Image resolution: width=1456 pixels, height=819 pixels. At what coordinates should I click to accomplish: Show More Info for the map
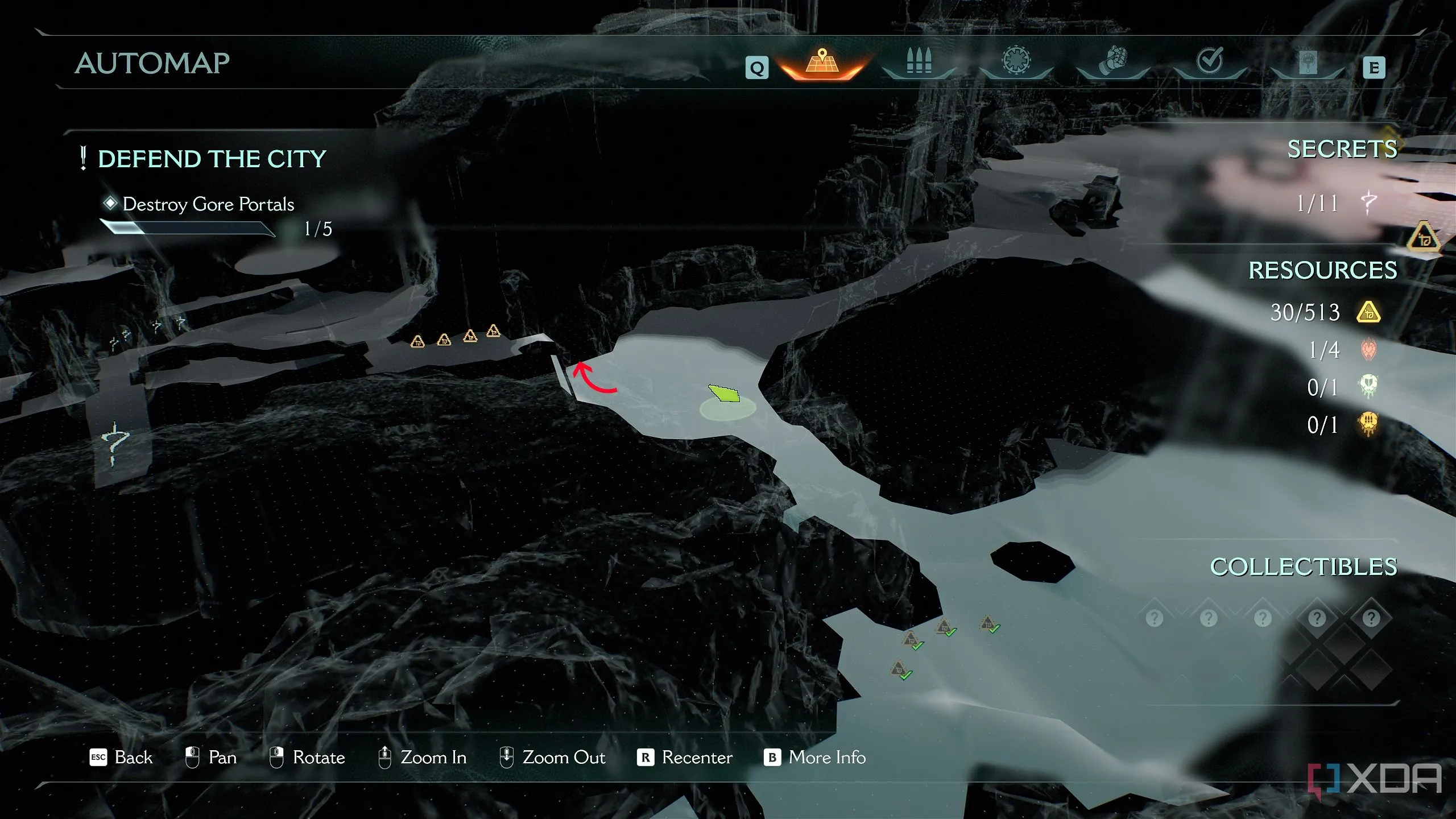coord(814,758)
